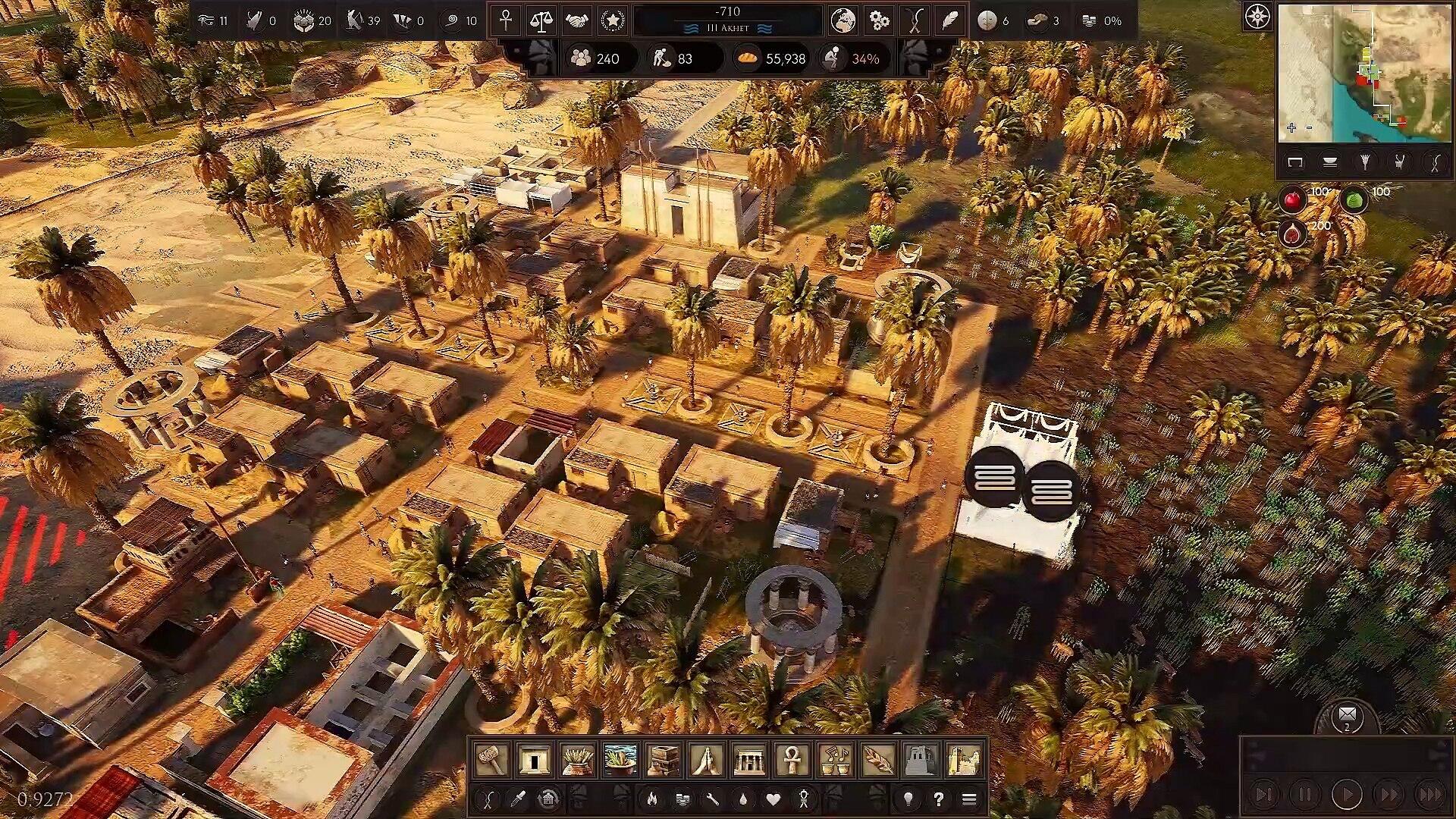Select the grain pot food building category
The image size is (1456, 819).
[x=577, y=759]
